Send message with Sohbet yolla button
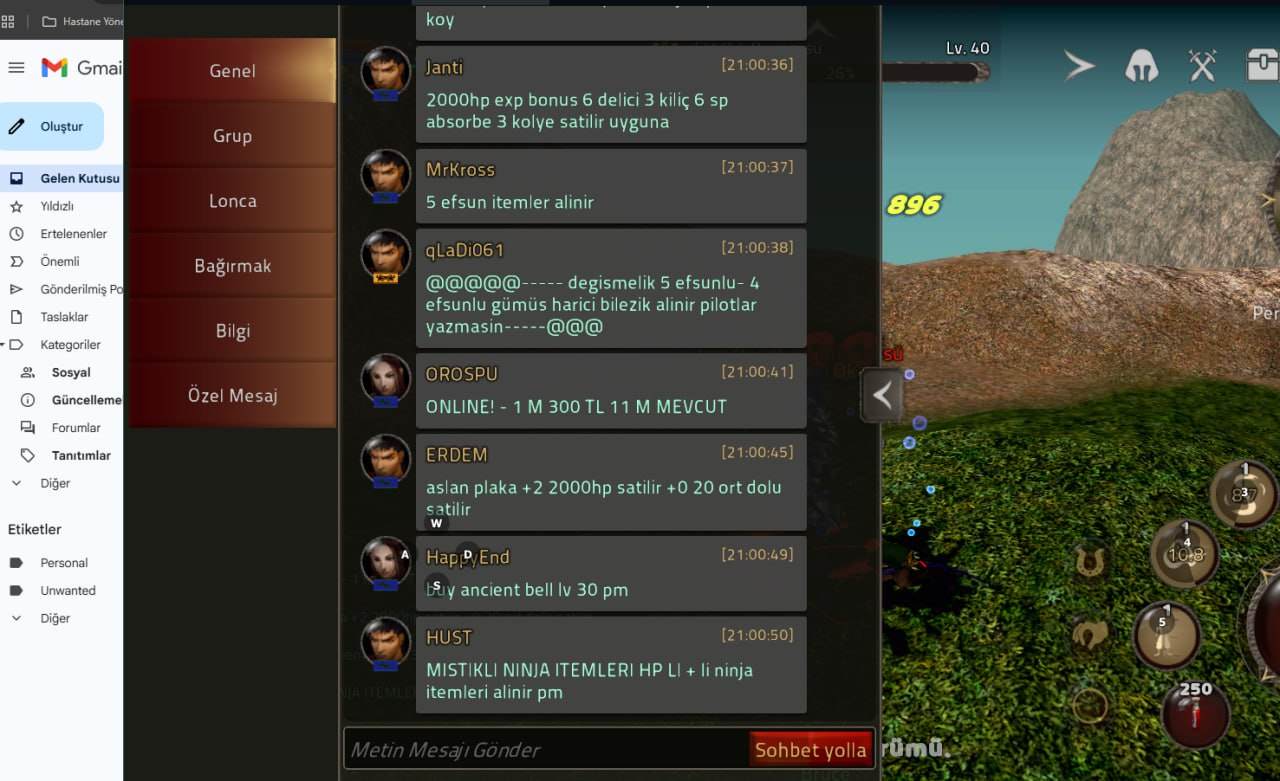 (810, 750)
